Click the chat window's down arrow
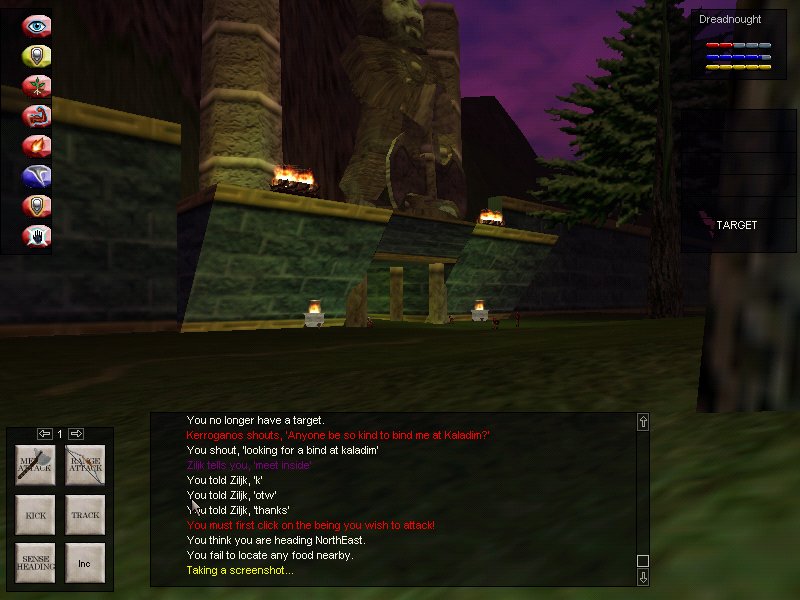The width and height of the screenshot is (800, 600). point(643,577)
